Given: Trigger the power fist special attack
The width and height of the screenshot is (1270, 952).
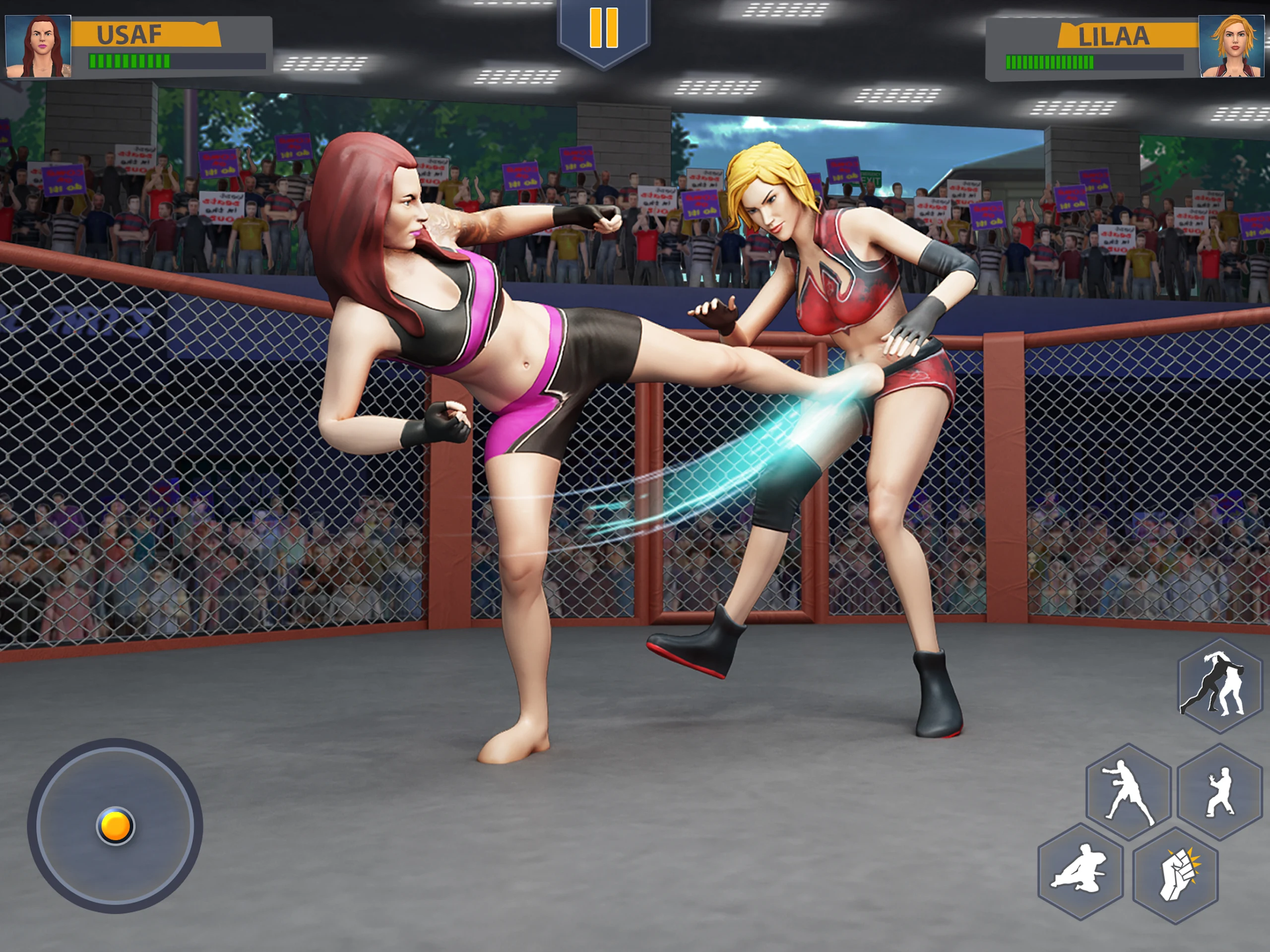Looking at the screenshot, I should pos(1175,875).
